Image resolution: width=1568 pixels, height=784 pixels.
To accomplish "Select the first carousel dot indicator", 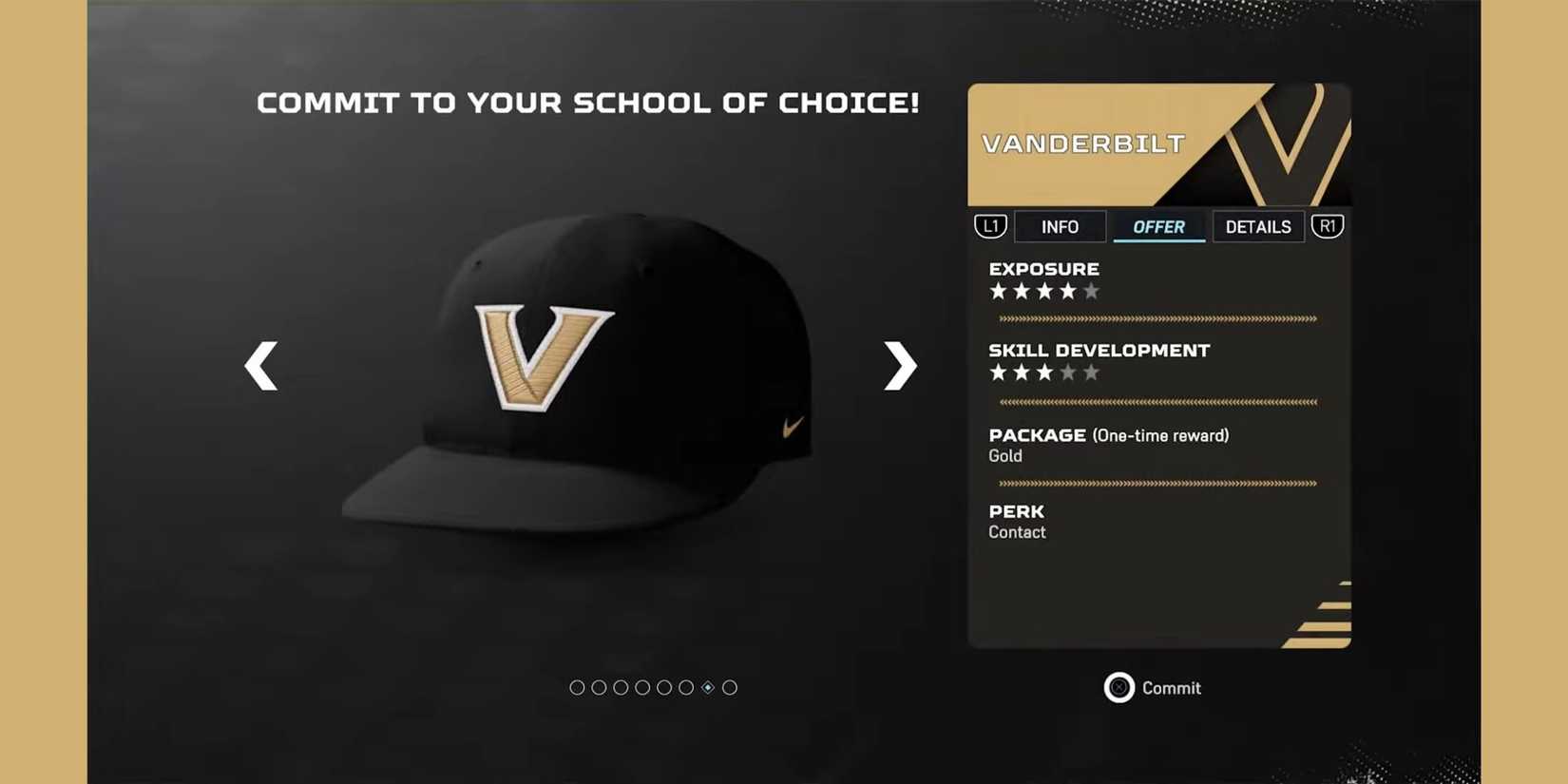I will [x=577, y=687].
